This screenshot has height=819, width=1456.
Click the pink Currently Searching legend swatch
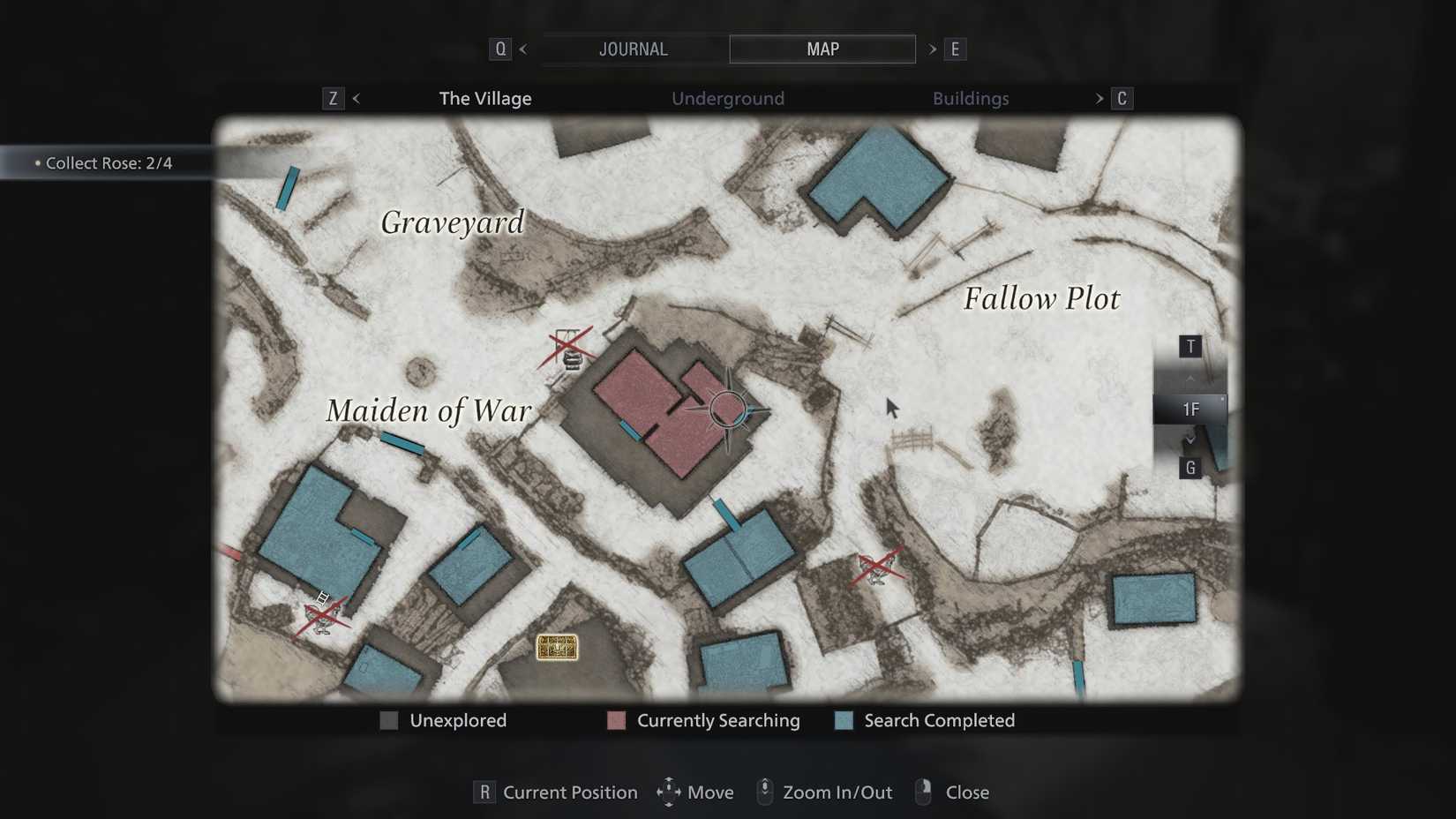[x=615, y=720]
